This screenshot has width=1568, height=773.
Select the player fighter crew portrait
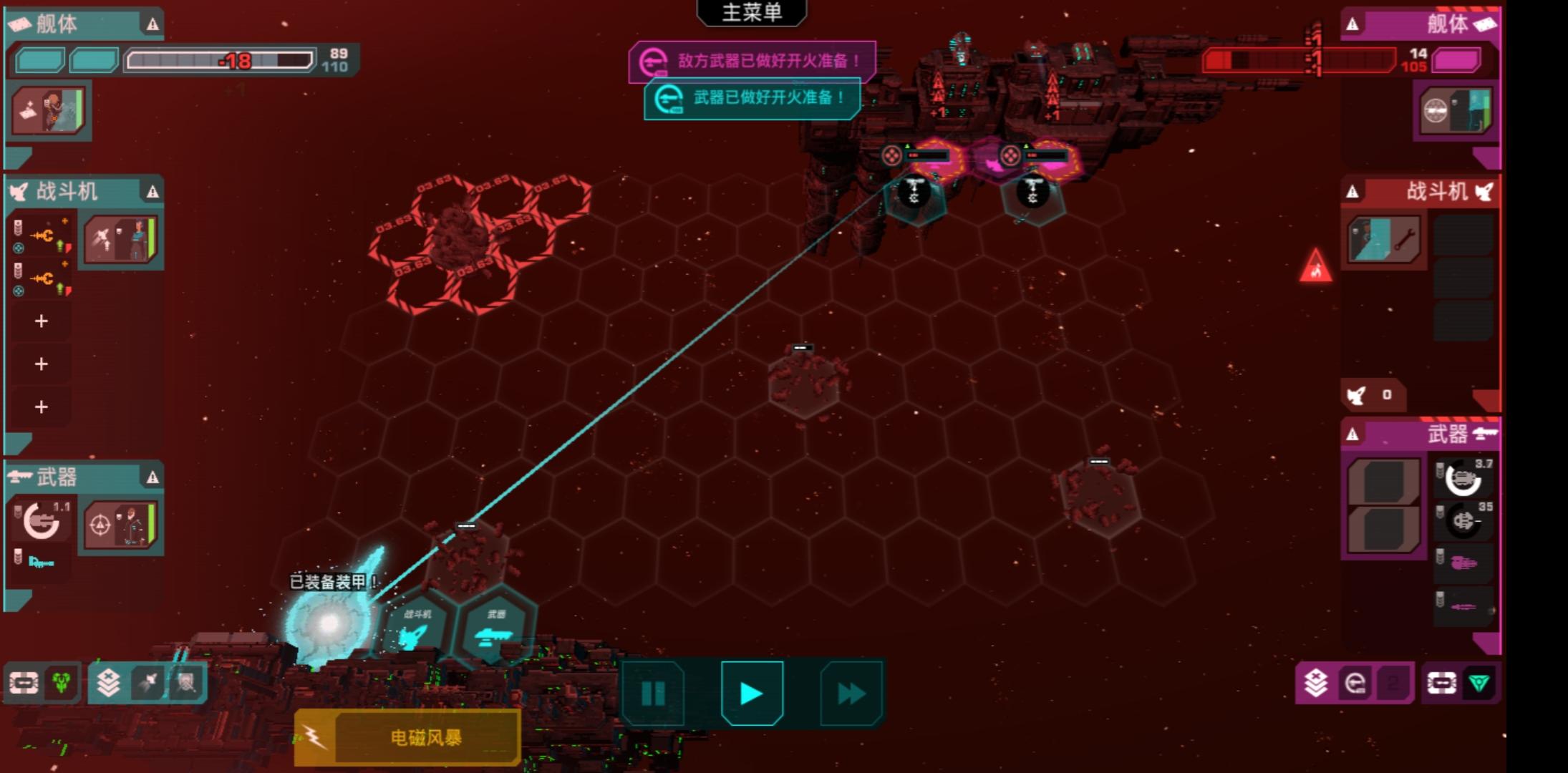120,240
